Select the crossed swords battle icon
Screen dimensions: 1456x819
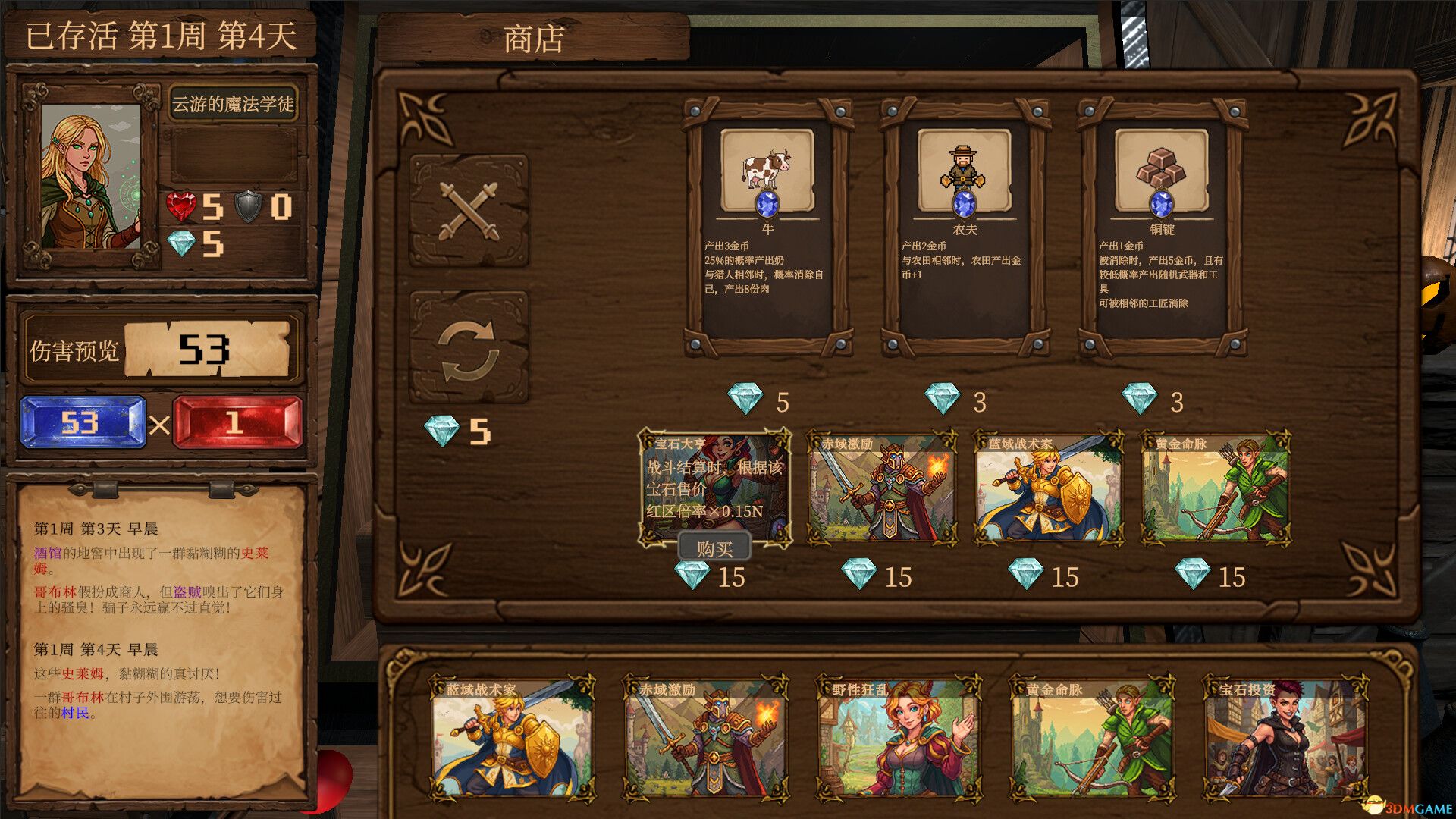[x=470, y=209]
